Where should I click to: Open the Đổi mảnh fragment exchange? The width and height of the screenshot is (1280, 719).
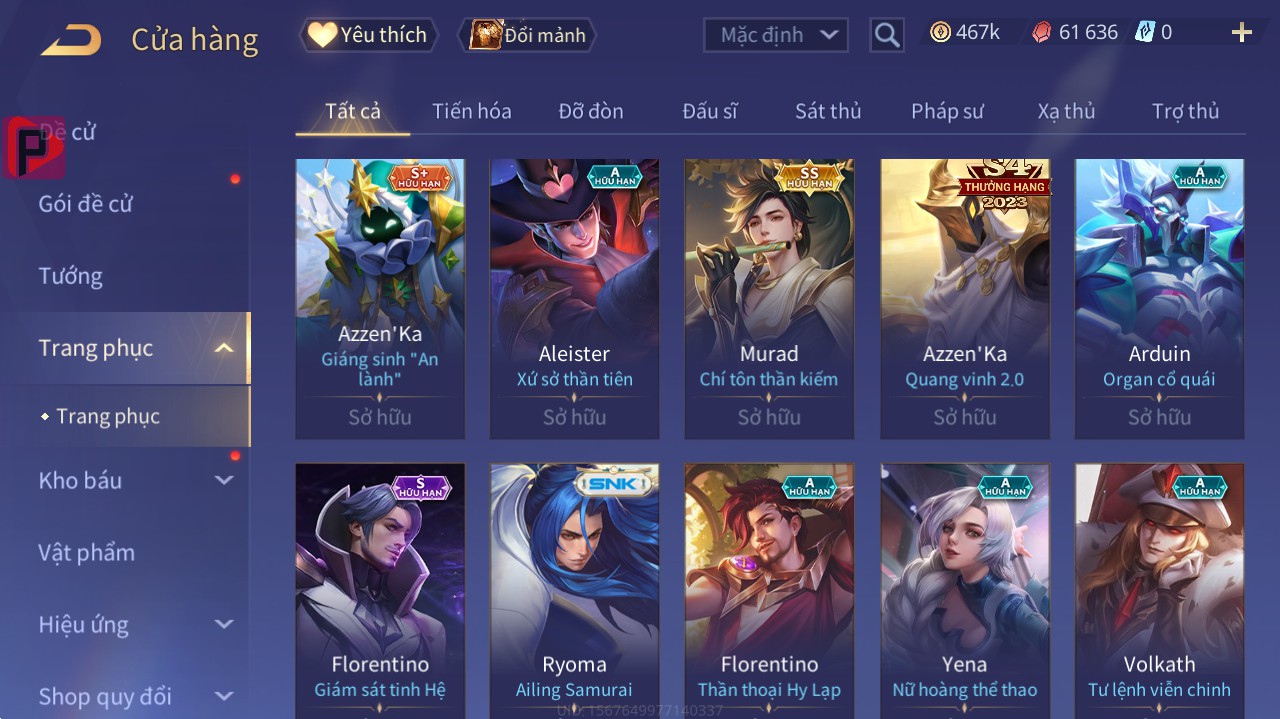(527, 35)
